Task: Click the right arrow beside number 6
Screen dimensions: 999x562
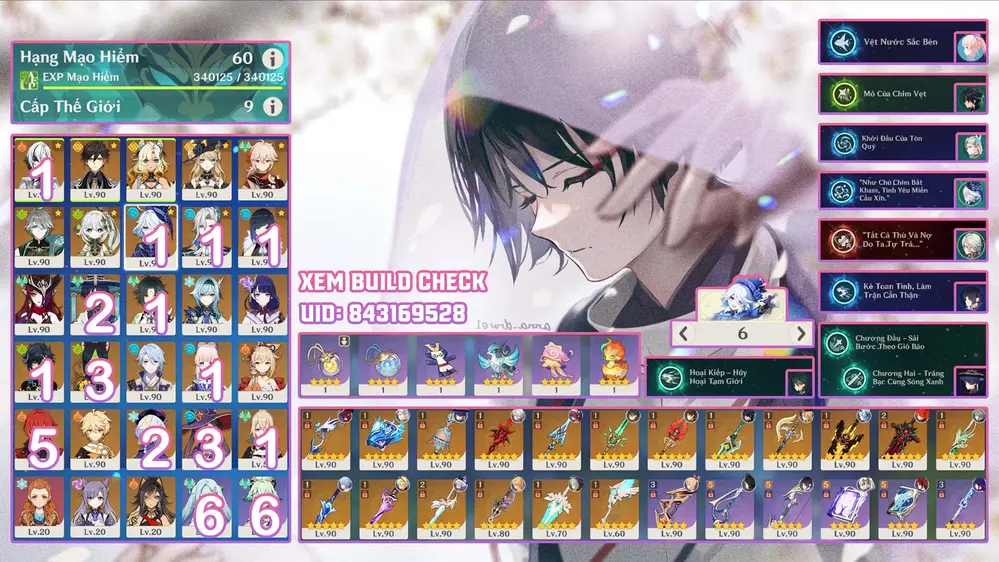Action: 800,334
